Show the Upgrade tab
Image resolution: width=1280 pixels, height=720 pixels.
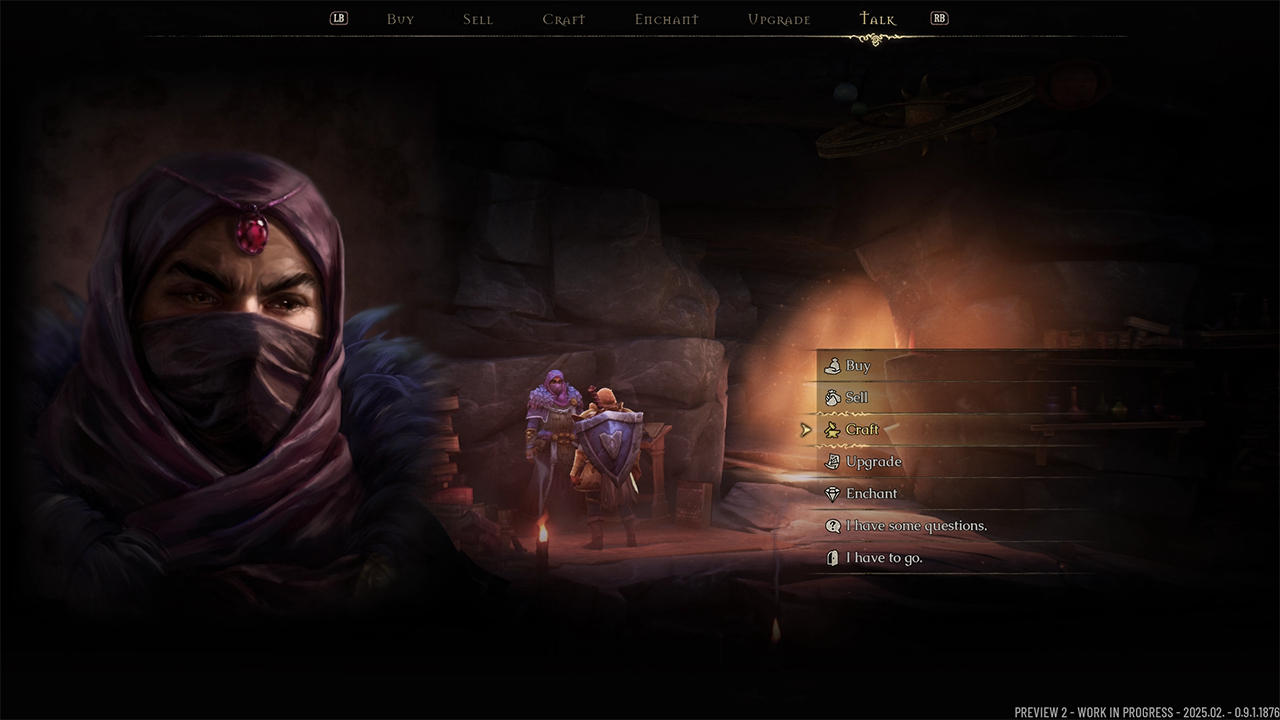click(779, 19)
